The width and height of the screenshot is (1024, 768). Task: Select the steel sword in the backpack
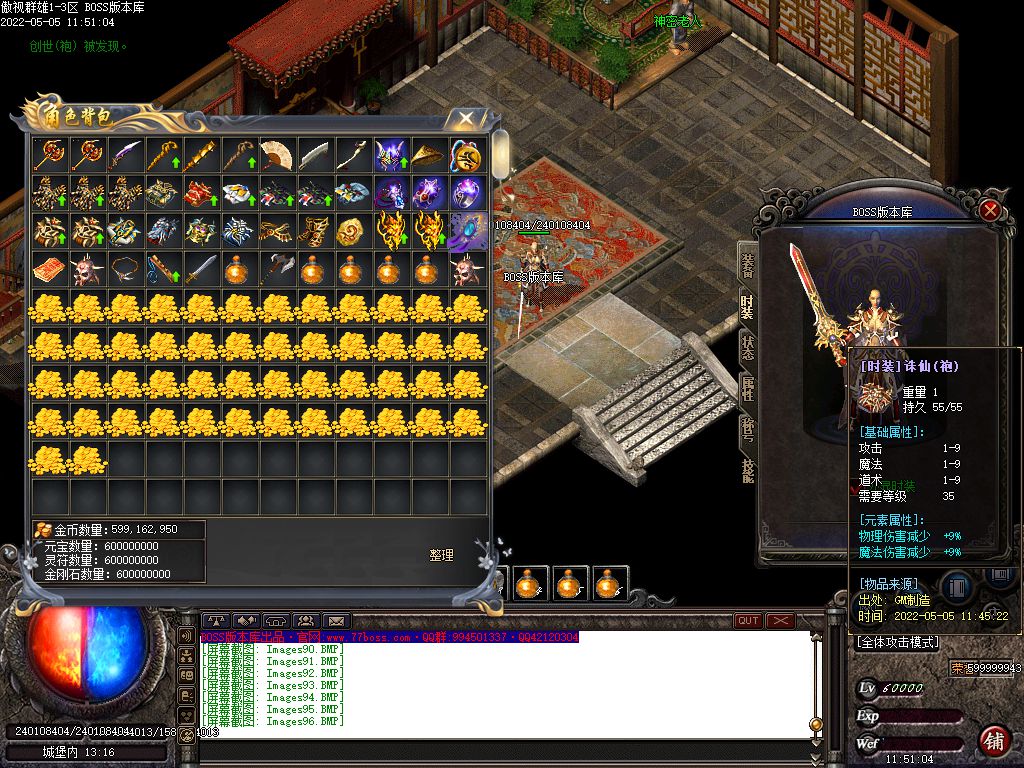(x=201, y=269)
